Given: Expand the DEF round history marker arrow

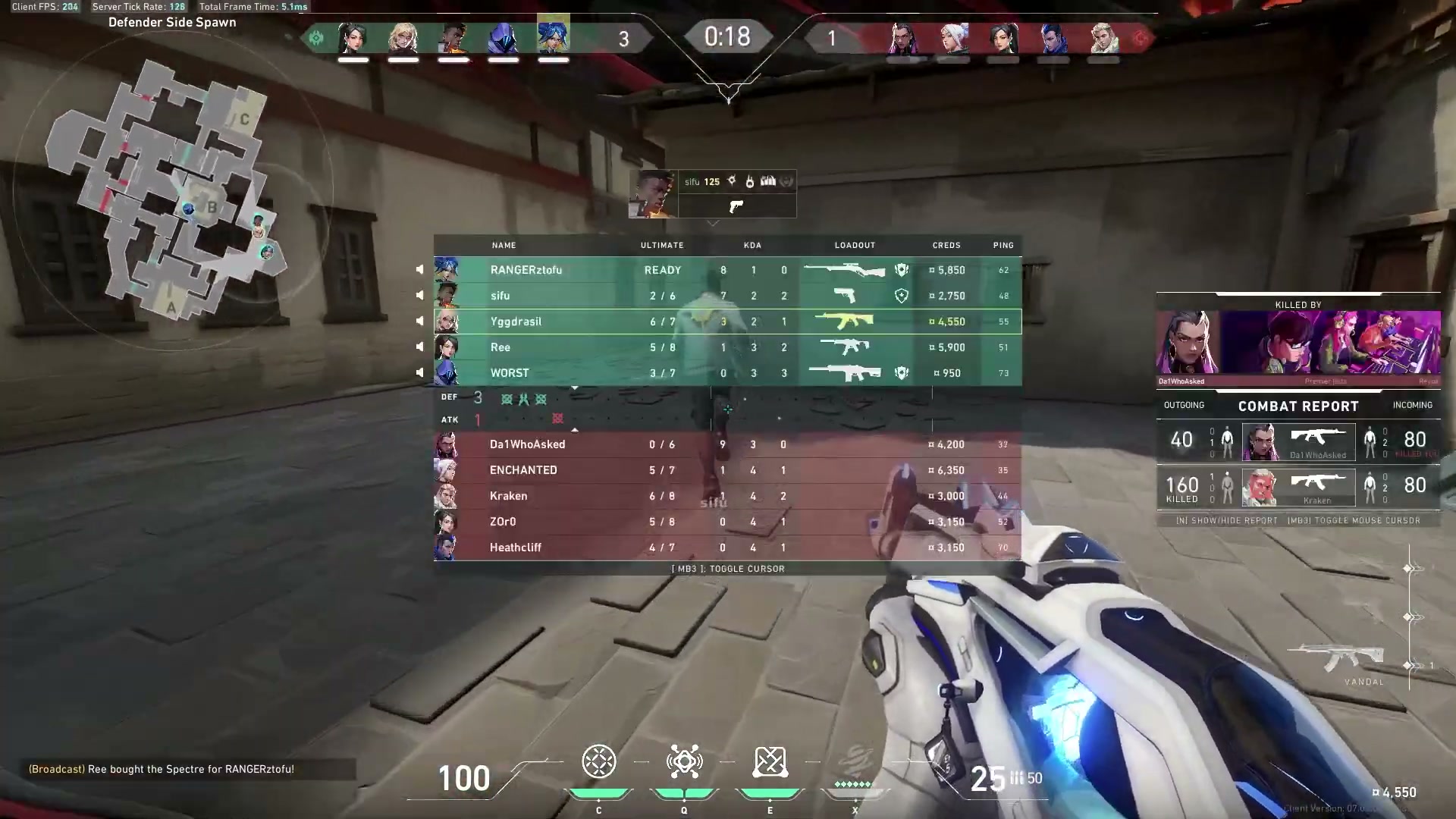Looking at the screenshot, I should point(575,388).
